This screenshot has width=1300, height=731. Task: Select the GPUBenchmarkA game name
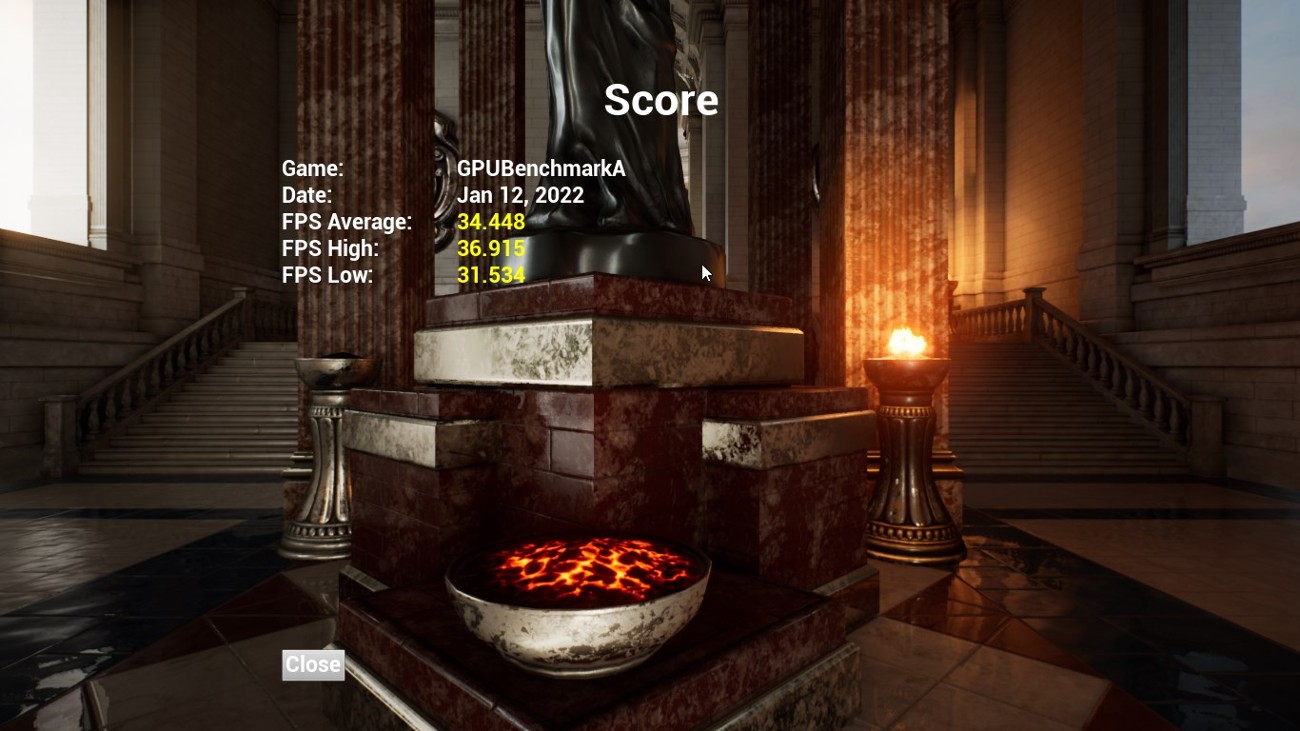[x=541, y=169]
